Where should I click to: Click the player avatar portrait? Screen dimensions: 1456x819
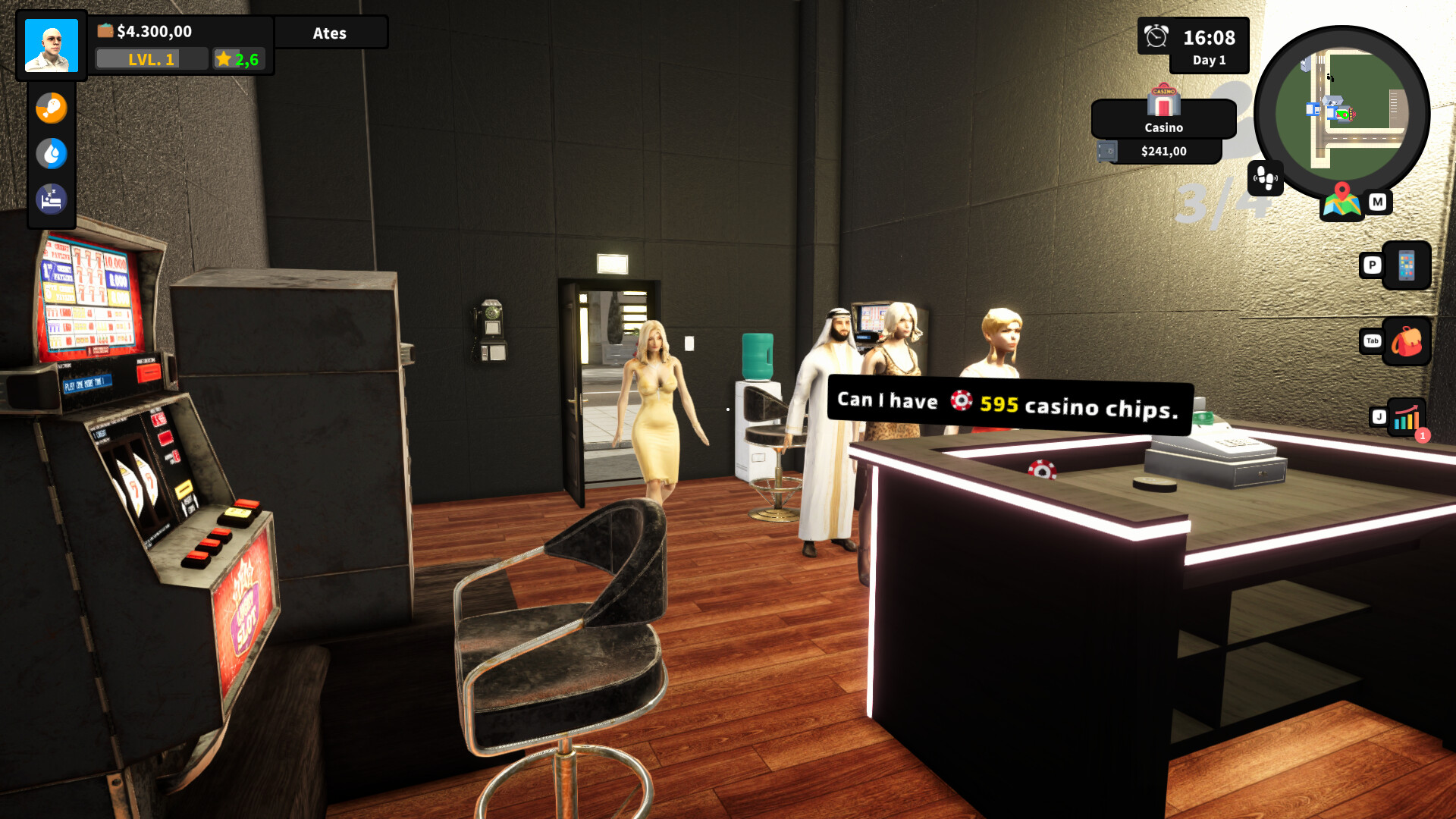52,45
